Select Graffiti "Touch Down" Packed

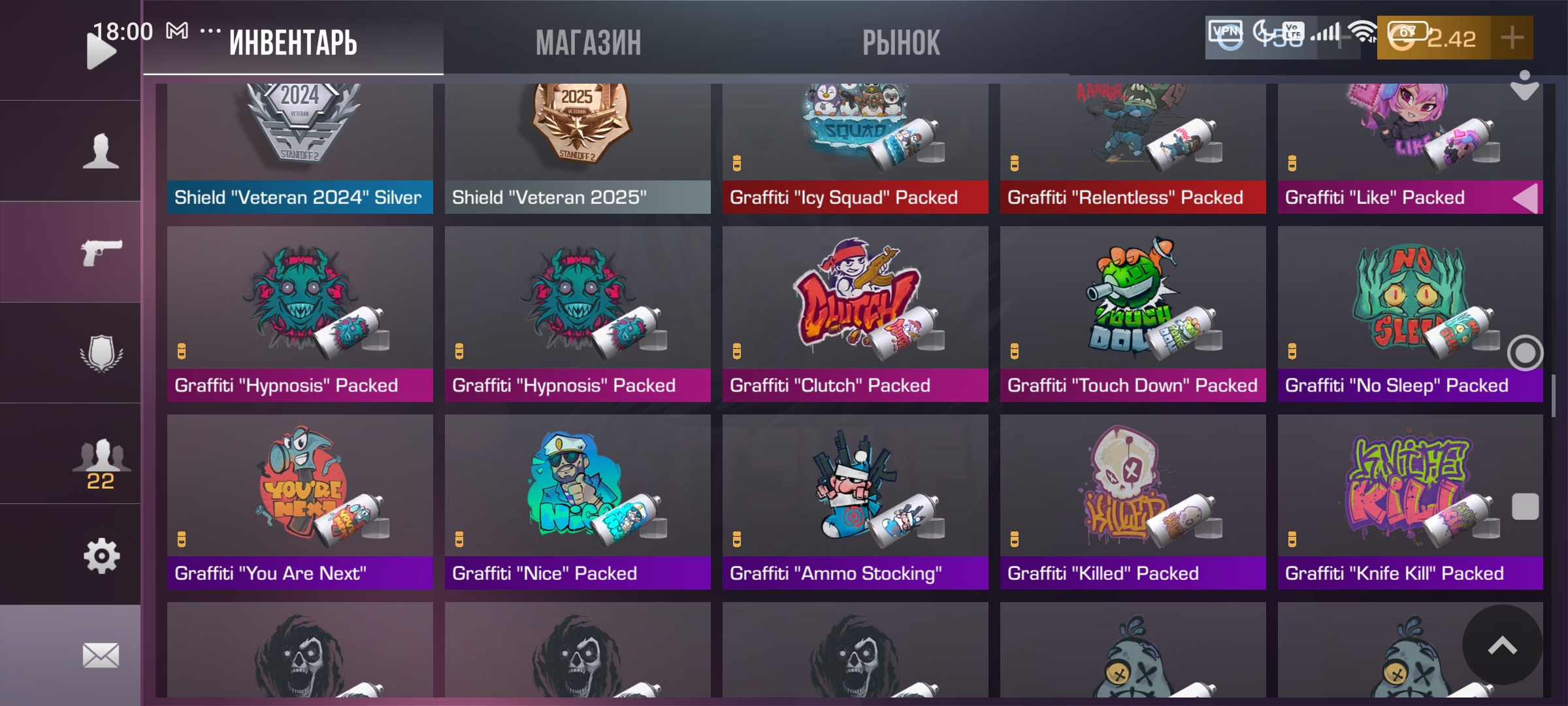pos(1133,314)
